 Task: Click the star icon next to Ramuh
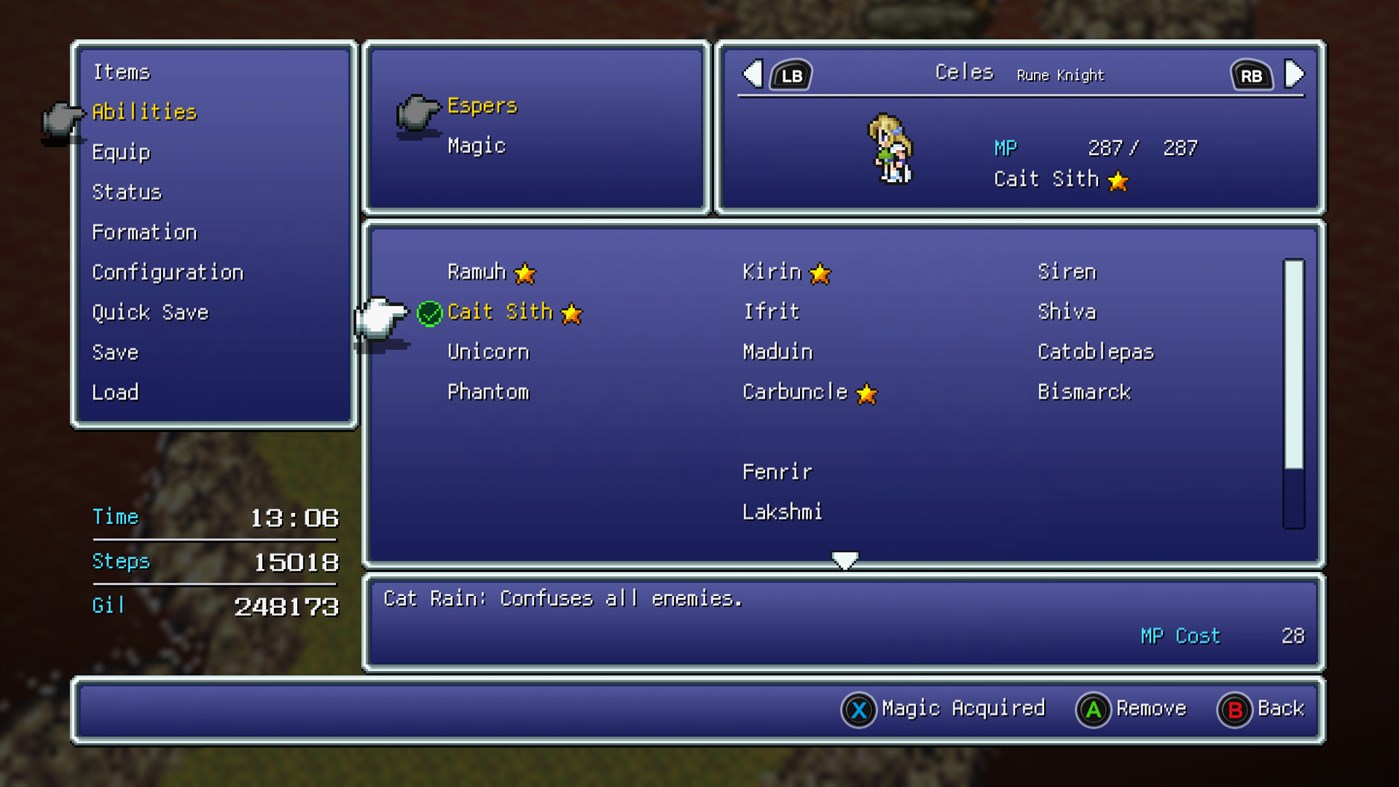tap(524, 271)
